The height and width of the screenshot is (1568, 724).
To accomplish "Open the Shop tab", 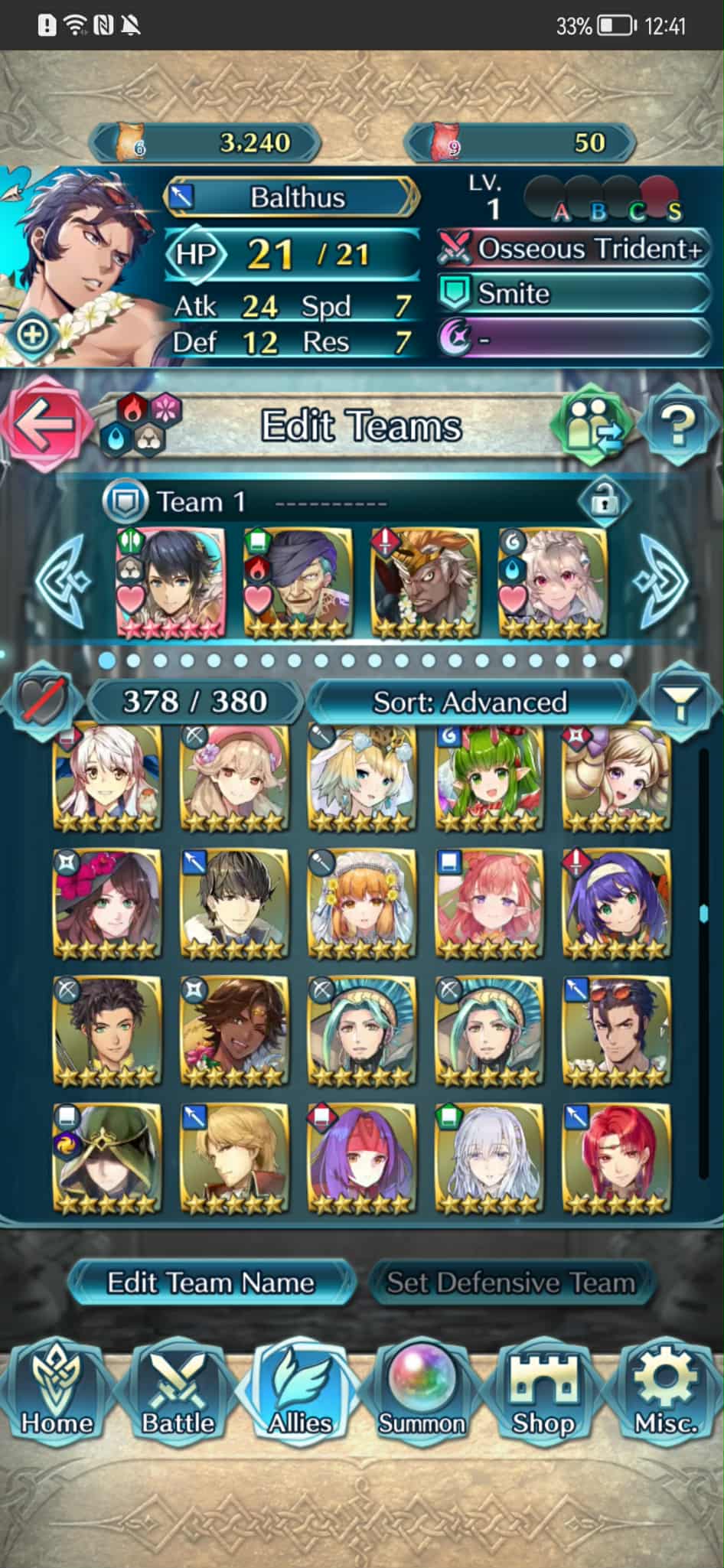I will click(543, 1394).
